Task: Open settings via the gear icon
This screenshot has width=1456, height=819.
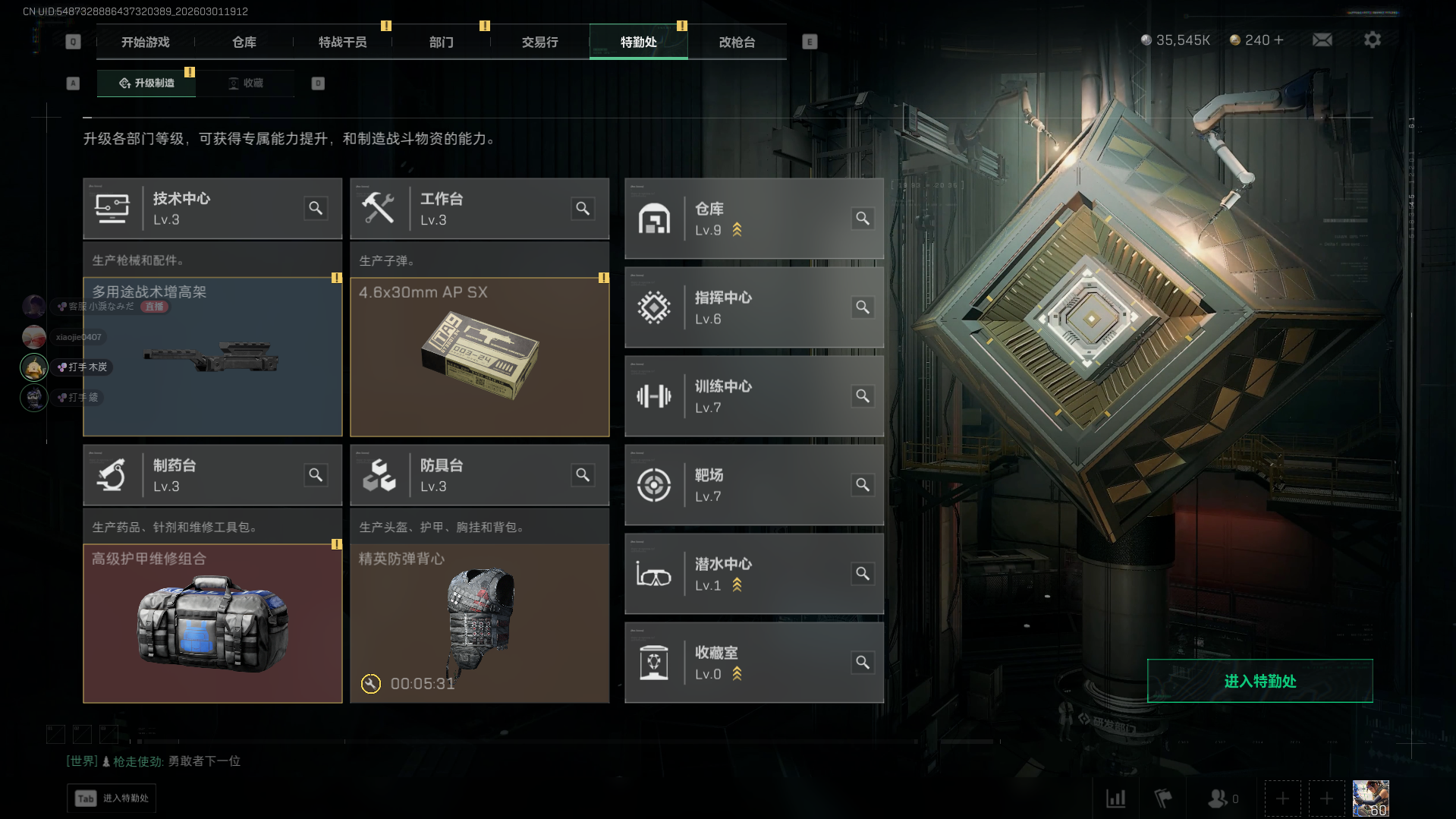Action: 1372,40
